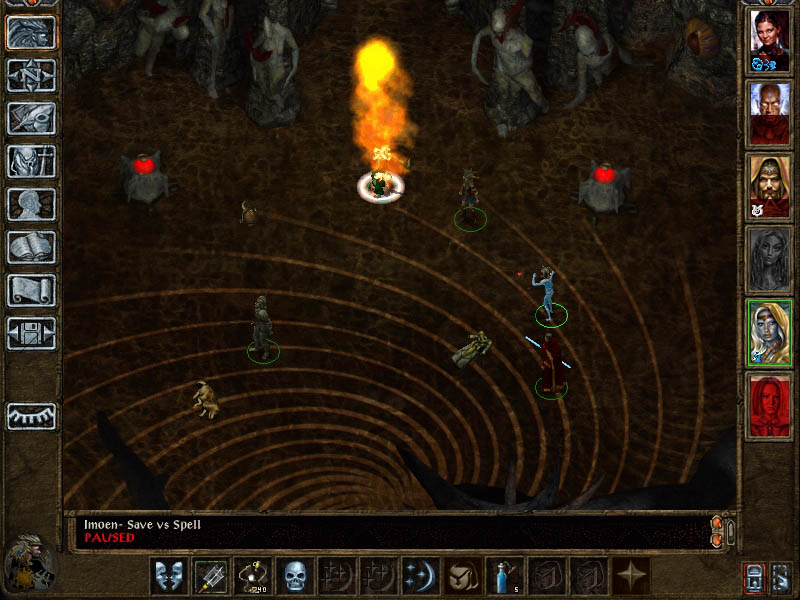The width and height of the screenshot is (800, 600).
Task: Select the sling weapon slot with ammo
Action: 251,576
